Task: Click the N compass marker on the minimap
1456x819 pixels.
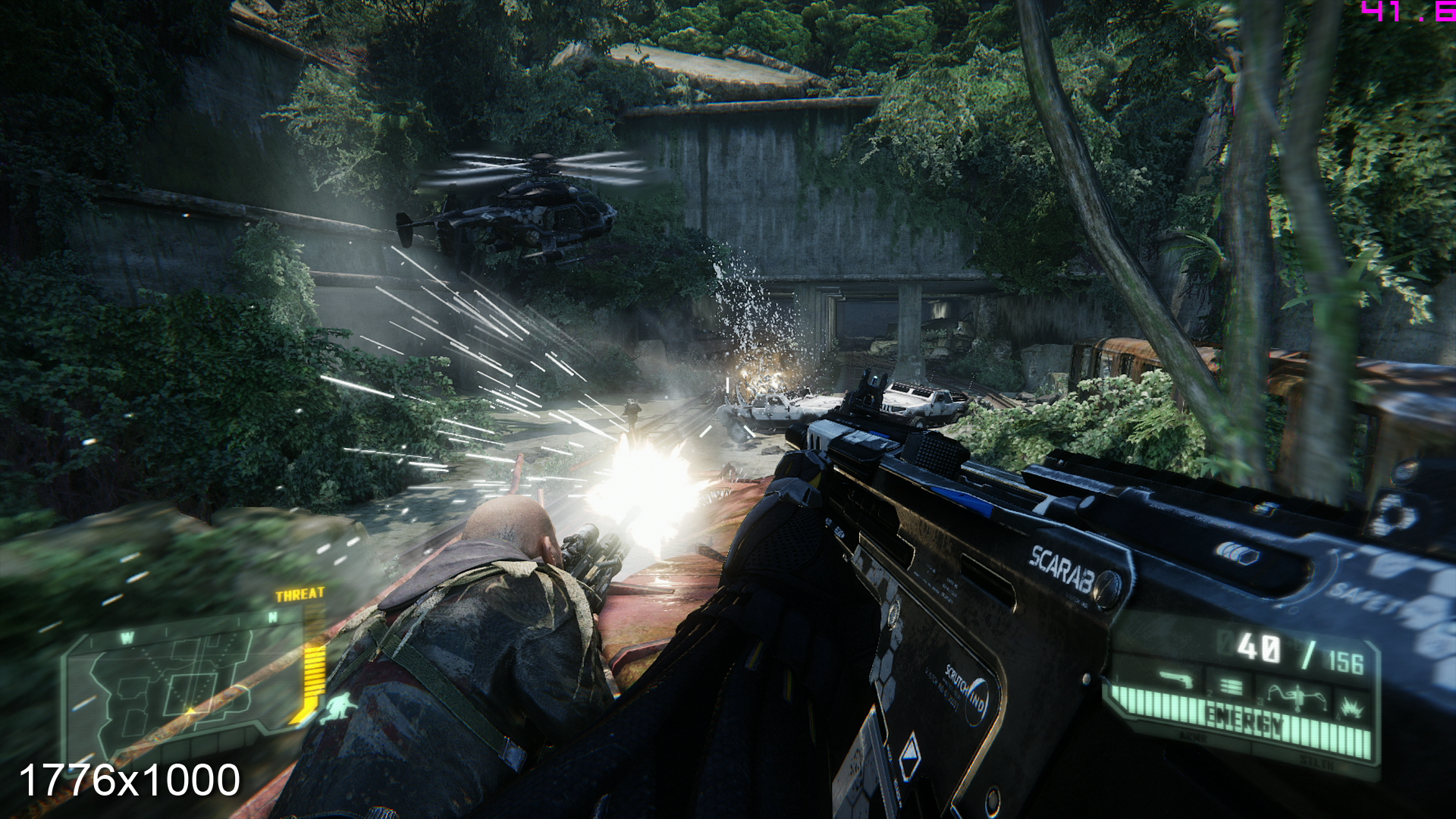Action: click(x=273, y=617)
